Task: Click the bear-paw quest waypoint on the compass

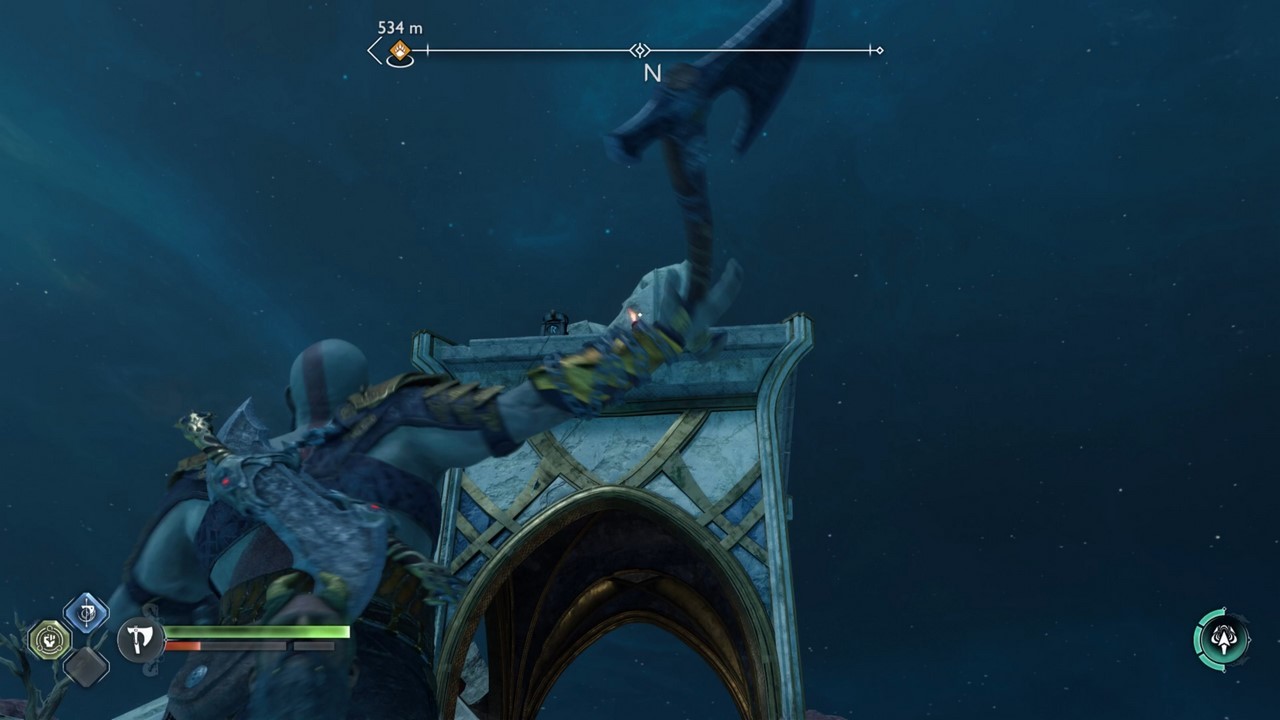Action: click(x=399, y=51)
